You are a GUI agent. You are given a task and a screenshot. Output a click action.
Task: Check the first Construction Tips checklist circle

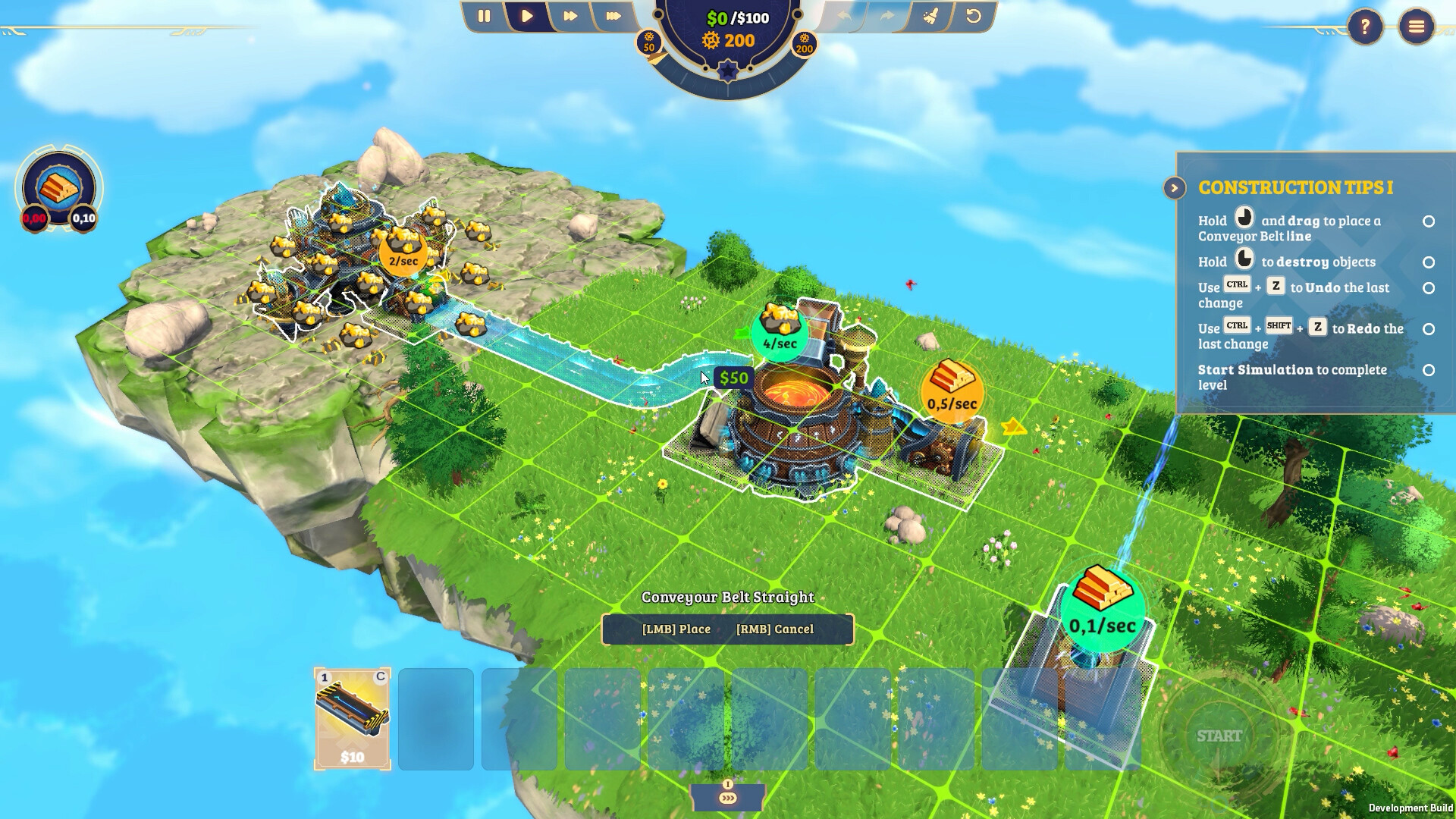click(x=1429, y=221)
